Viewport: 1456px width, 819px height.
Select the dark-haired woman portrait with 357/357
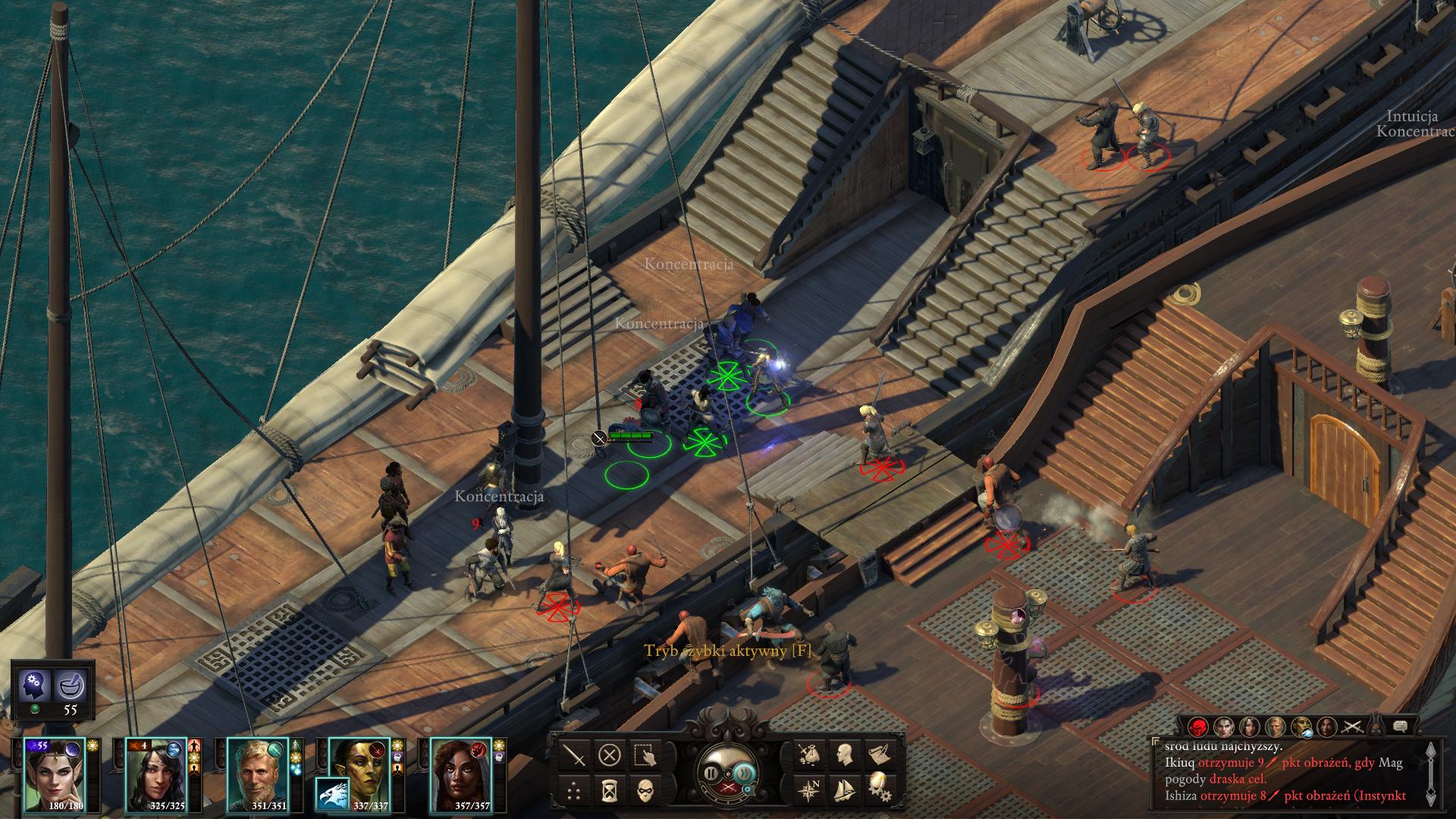pyautogui.click(x=460, y=773)
